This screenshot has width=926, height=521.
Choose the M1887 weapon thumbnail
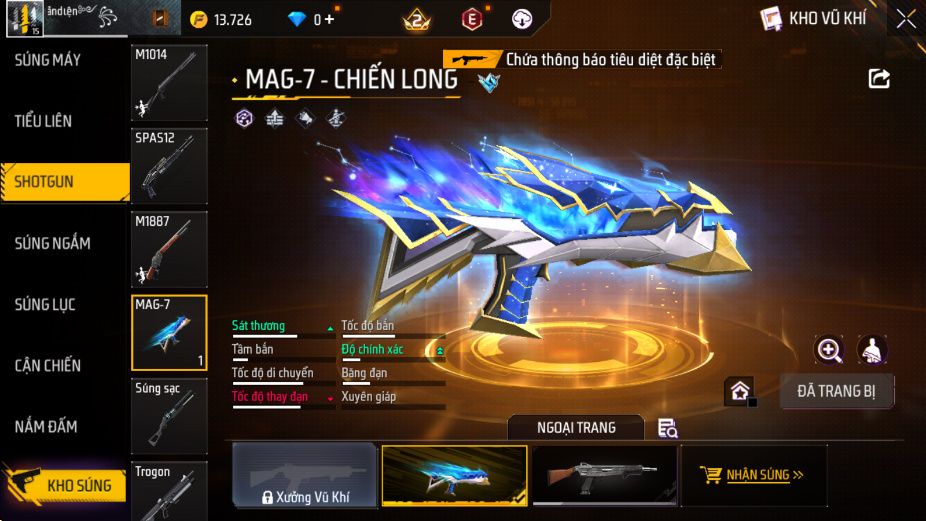[x=169, y=249]
